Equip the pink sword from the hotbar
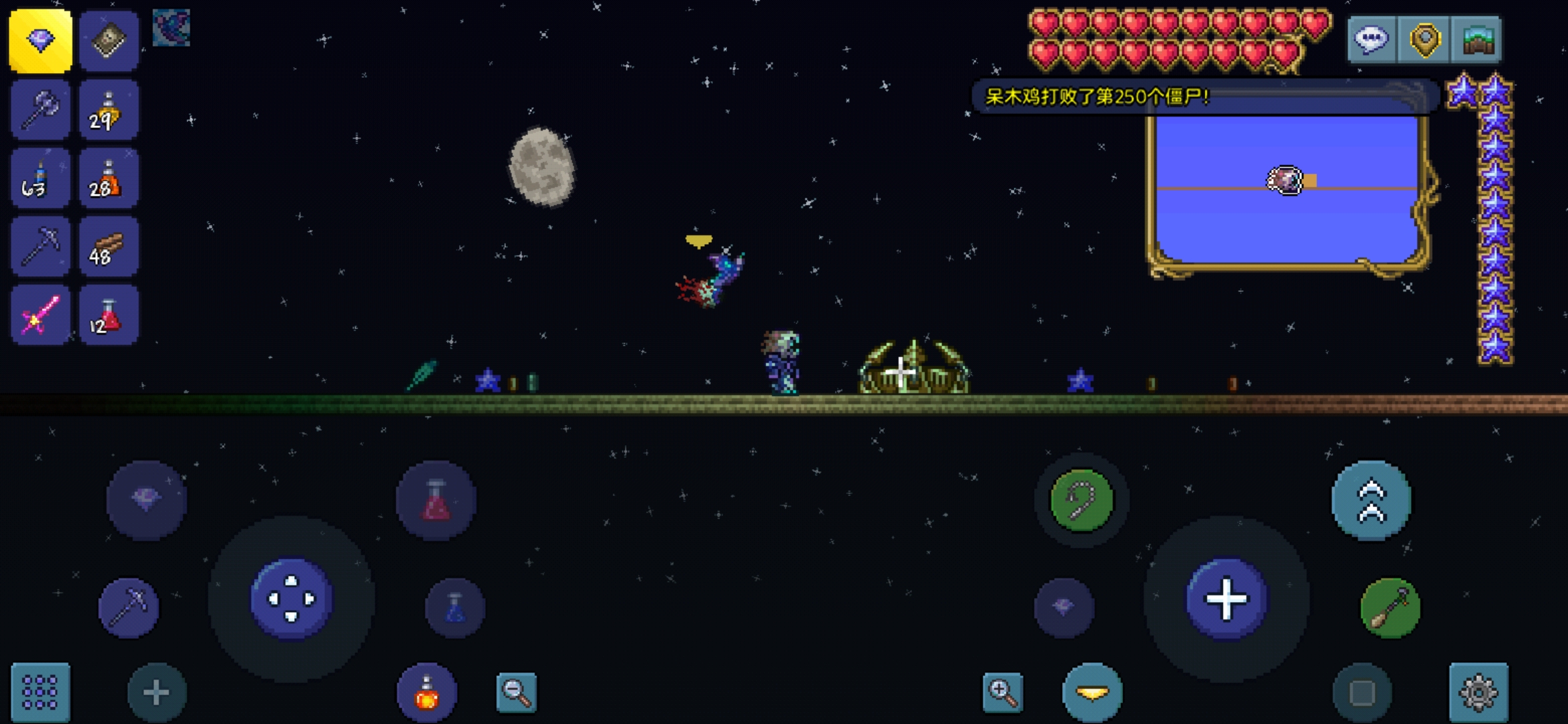1568x724 pixels. pos(40,315)
